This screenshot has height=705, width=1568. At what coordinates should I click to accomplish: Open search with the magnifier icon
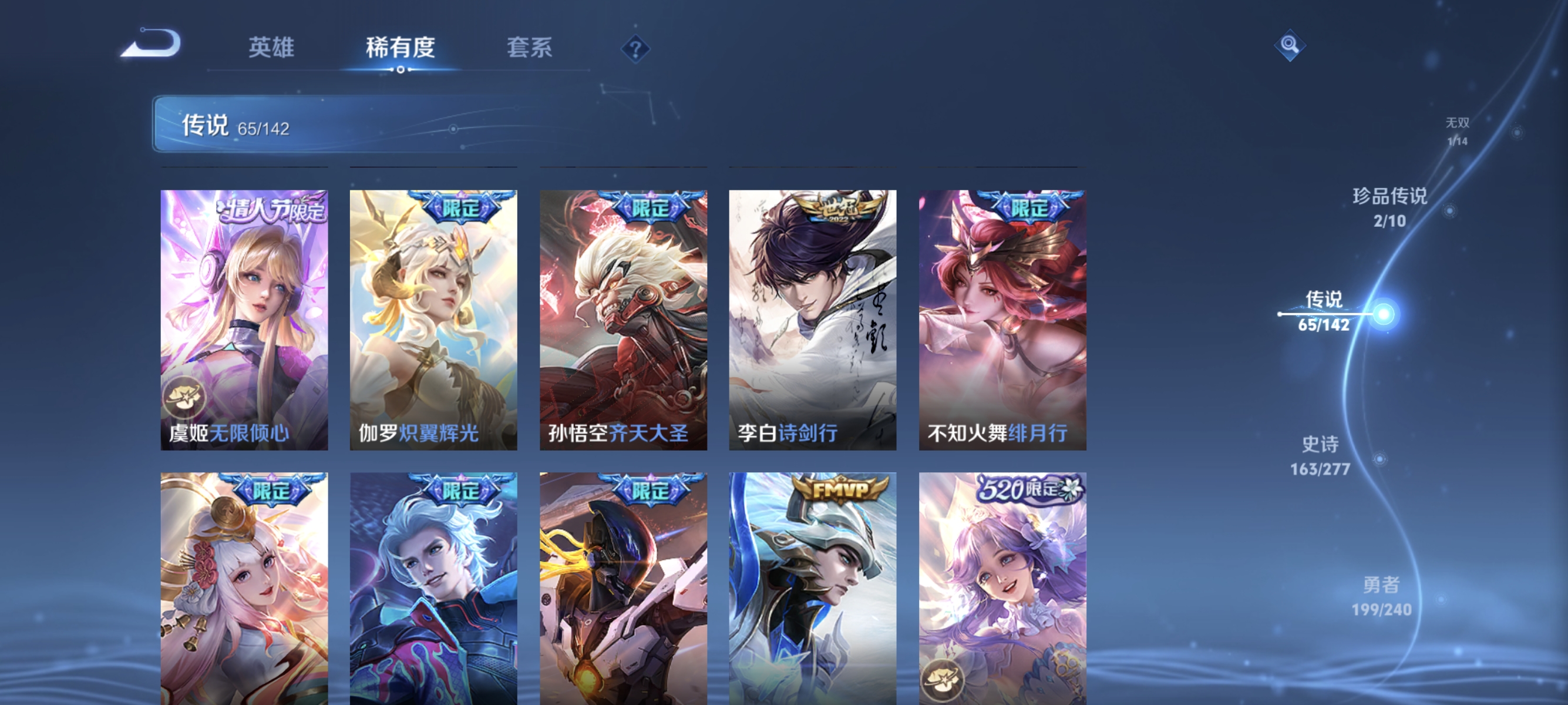pos(1290,45)
